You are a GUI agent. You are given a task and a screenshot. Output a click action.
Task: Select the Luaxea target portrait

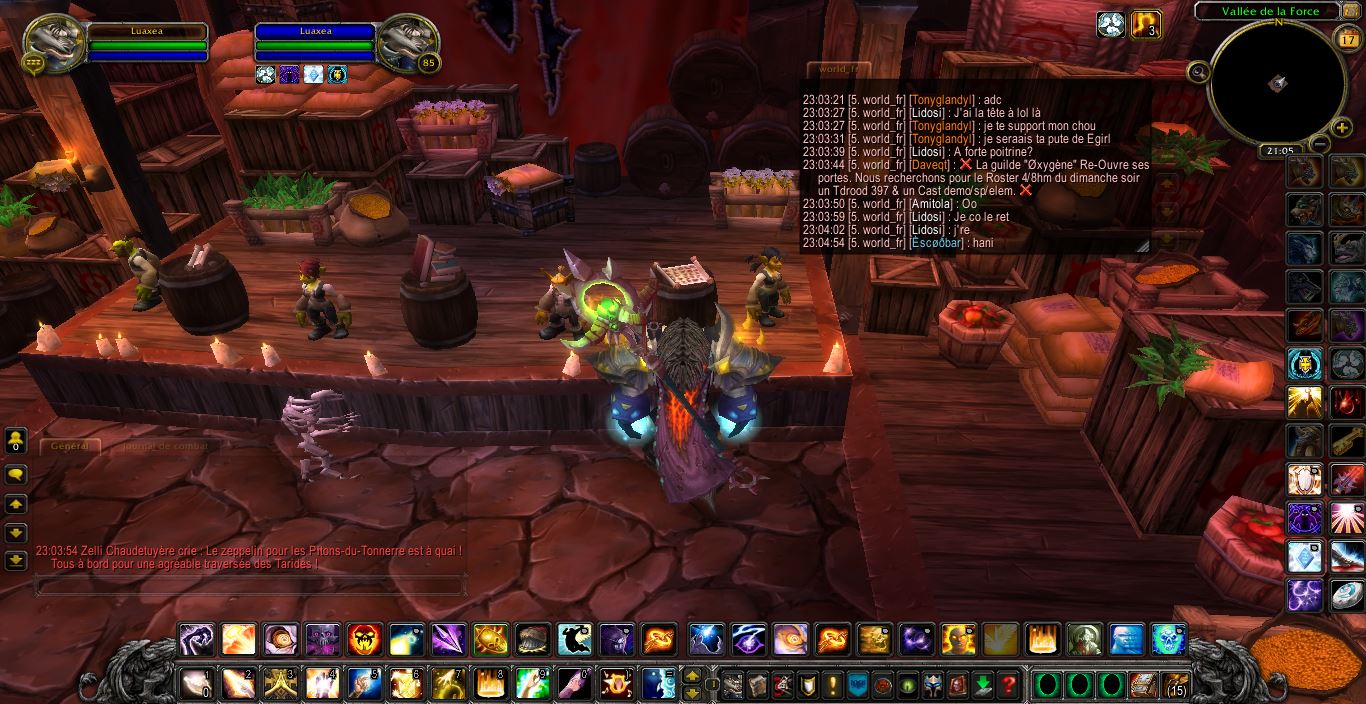(408, 42)
